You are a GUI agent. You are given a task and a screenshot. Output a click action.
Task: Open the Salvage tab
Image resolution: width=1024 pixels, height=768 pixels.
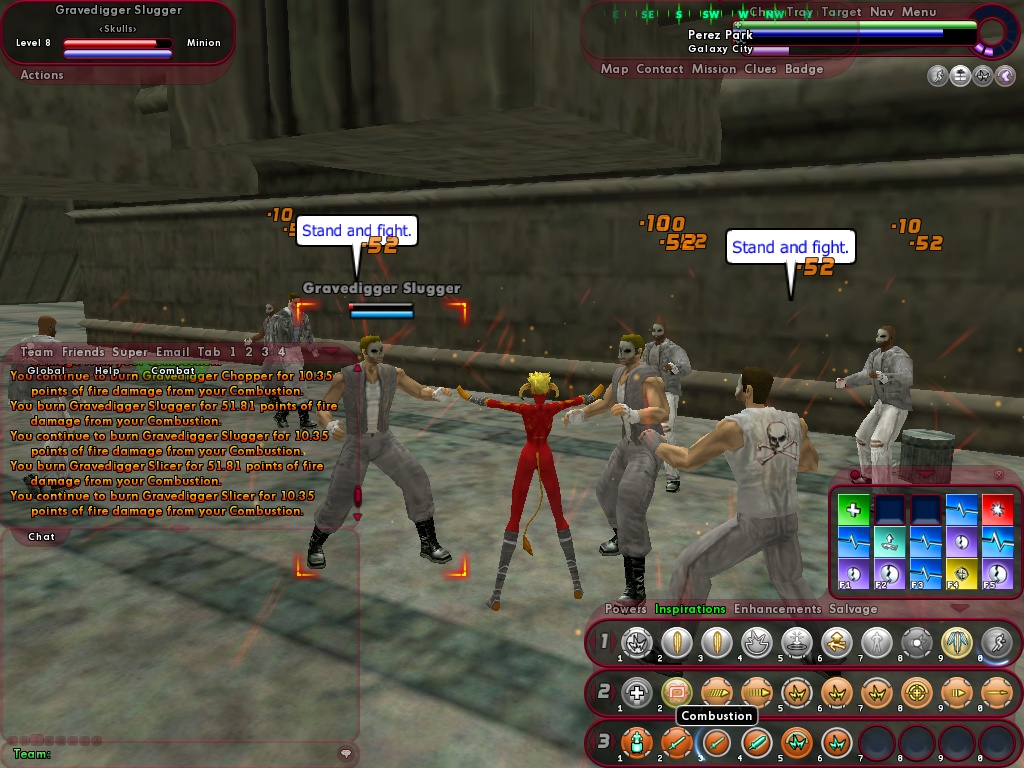[x=852, y=609]
